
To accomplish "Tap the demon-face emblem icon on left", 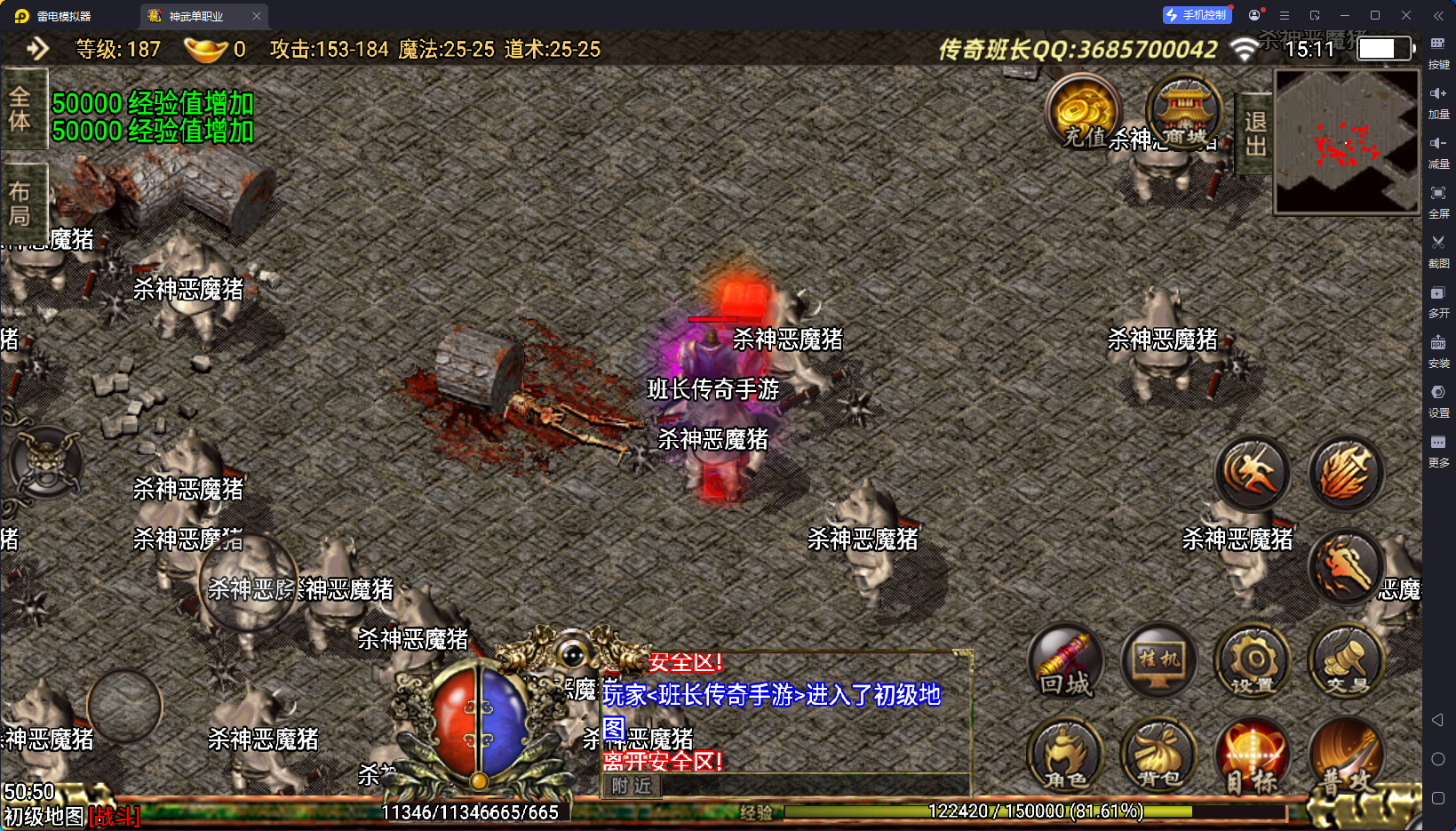I will click(x=46, y=463).
